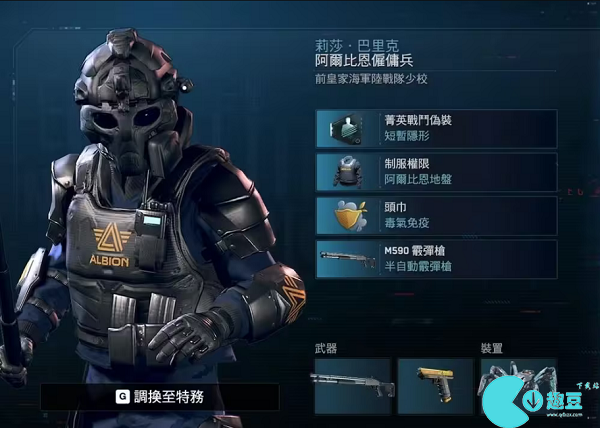The width and height of the screenshot is (600, 428).
Task: Select the M590 霰彈槍 row
Action: (436, 259)
